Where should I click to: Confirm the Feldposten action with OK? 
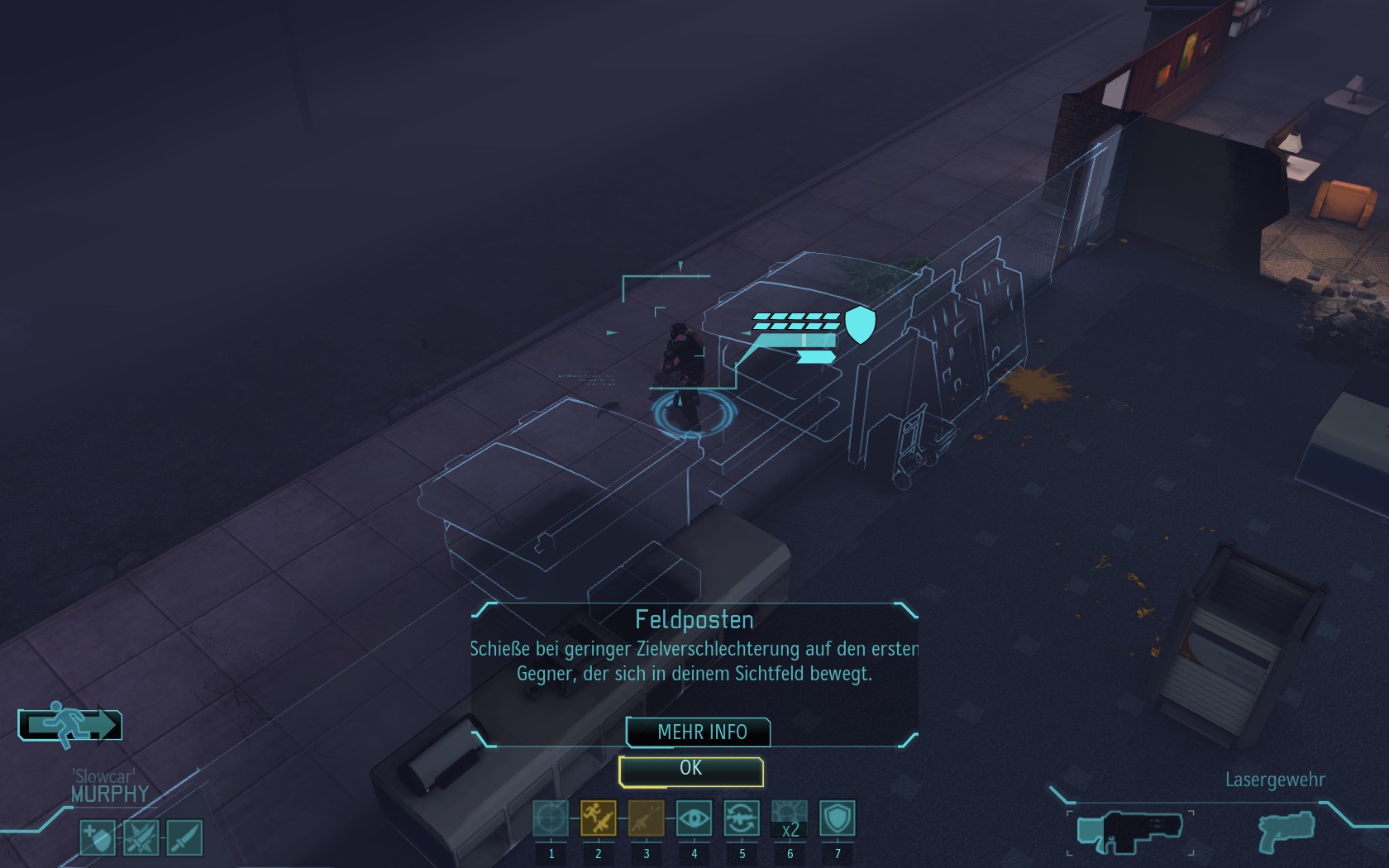coord(690,770)
